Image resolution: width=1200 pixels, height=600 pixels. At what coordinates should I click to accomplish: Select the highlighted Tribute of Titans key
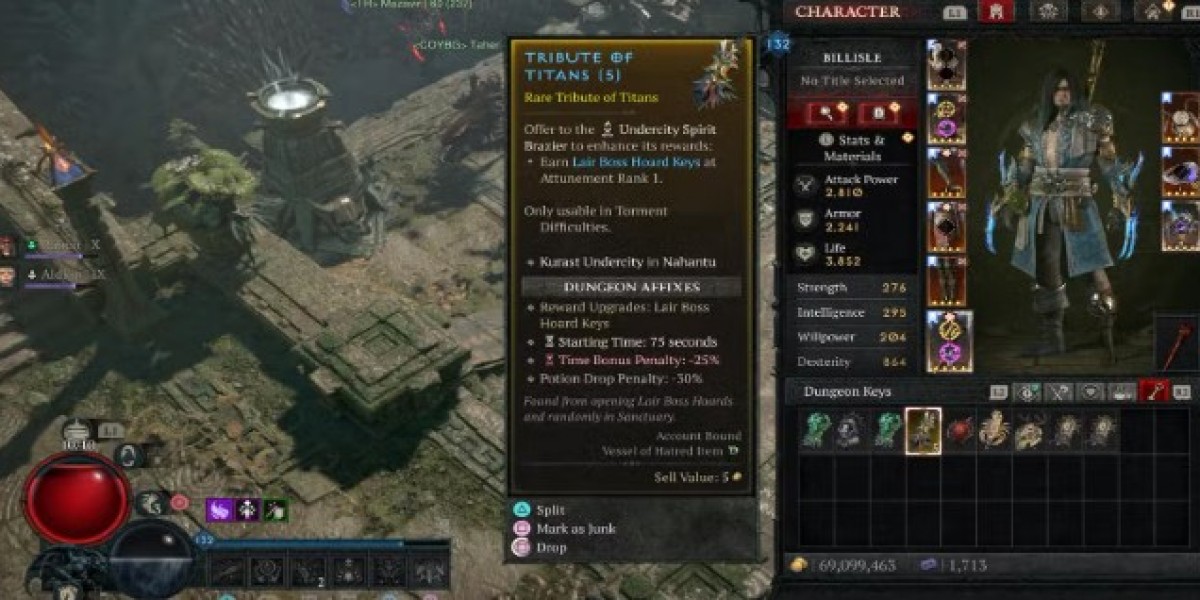tap(923, 431)
